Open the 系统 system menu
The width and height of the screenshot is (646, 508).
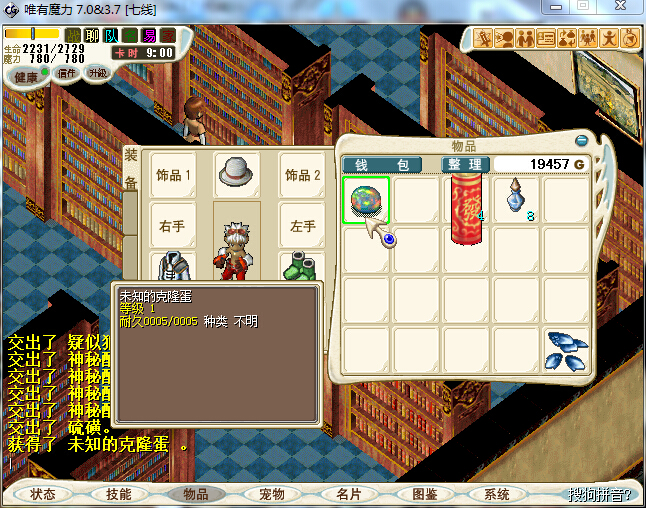click(497, 494)
